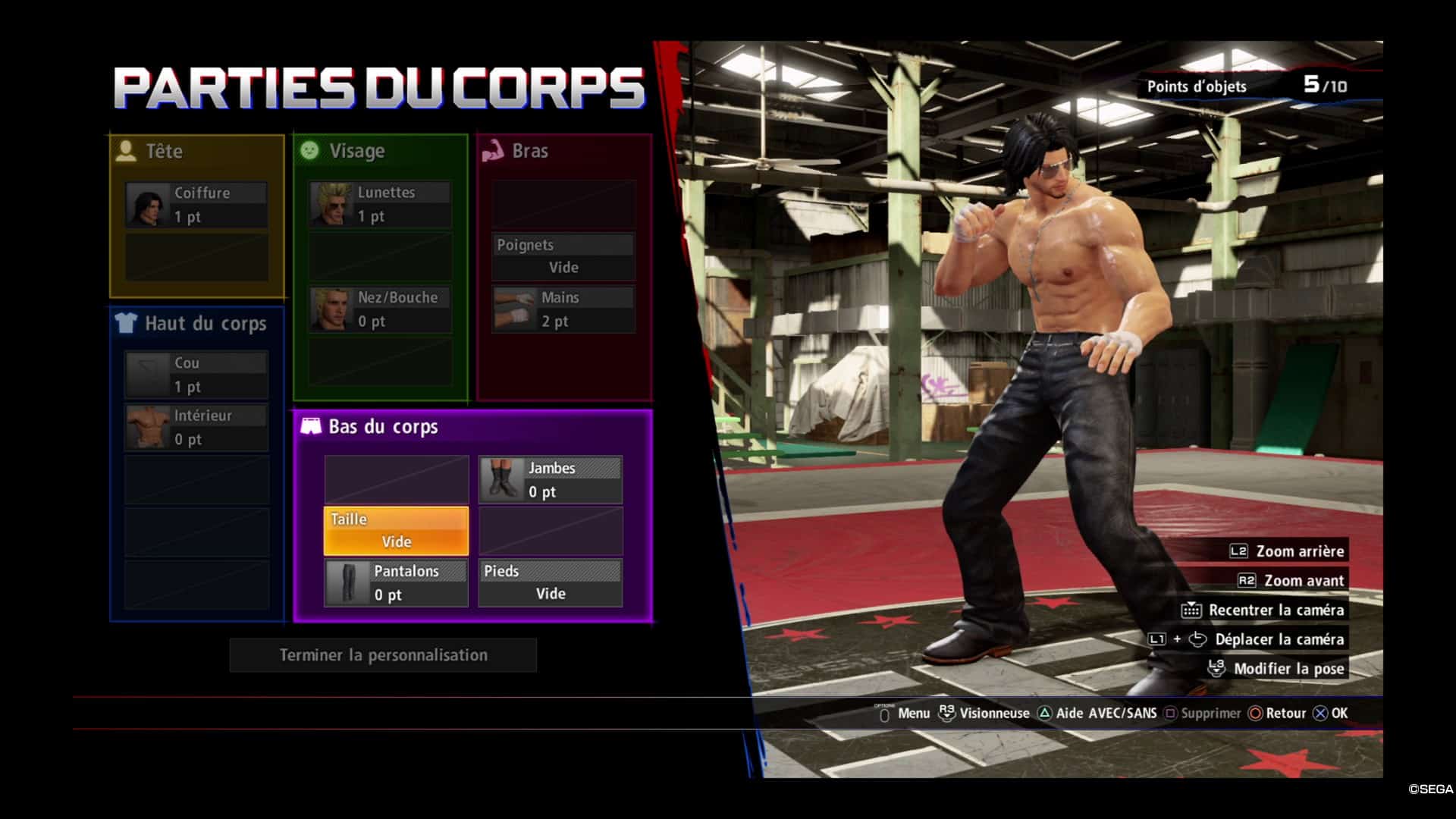Click the flexed bicep icon on Bras panel
Viewport: 1456px width, 819px height.
(x=494, y=150)
